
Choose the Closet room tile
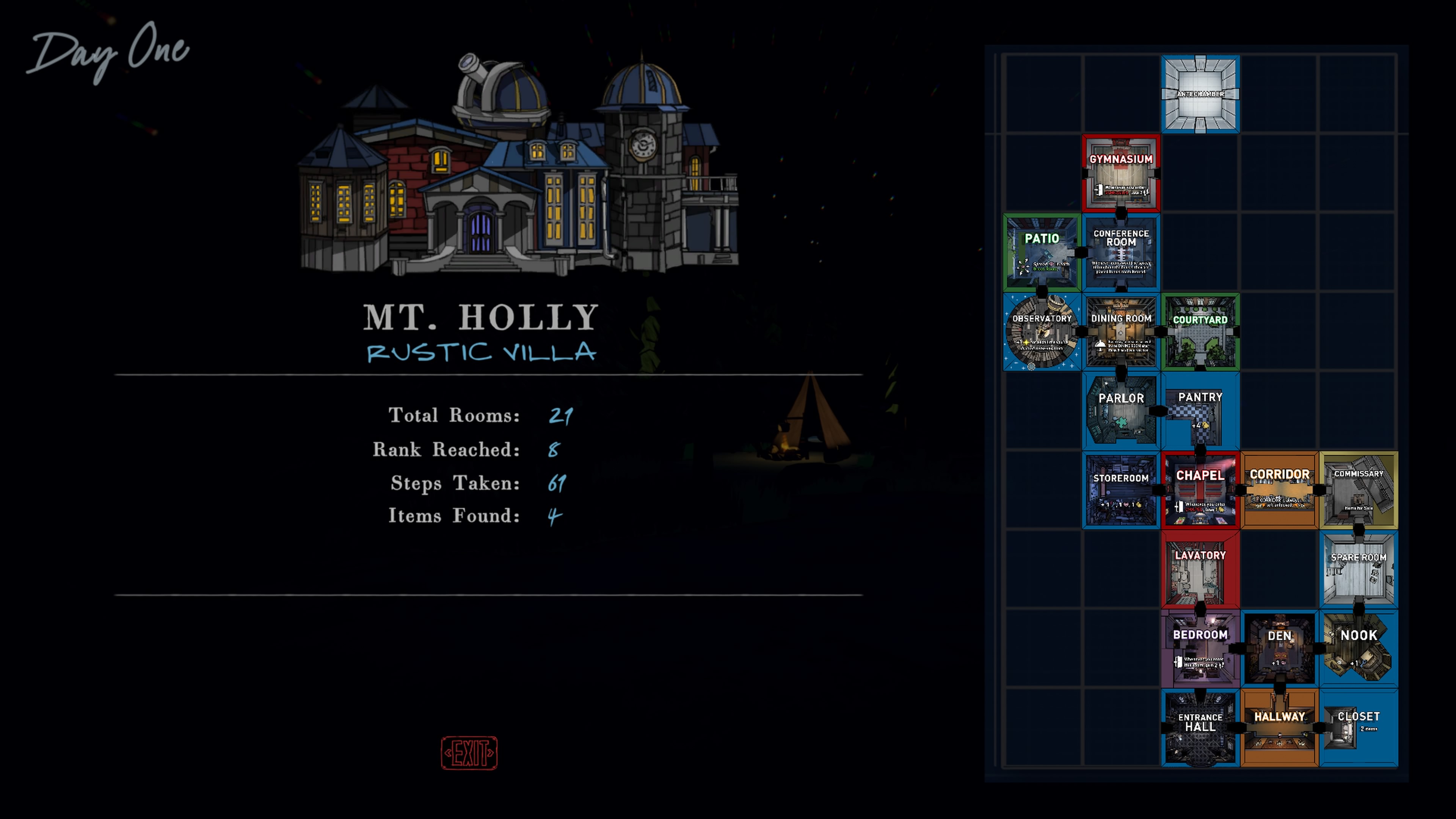click(x=1358, y=728)
